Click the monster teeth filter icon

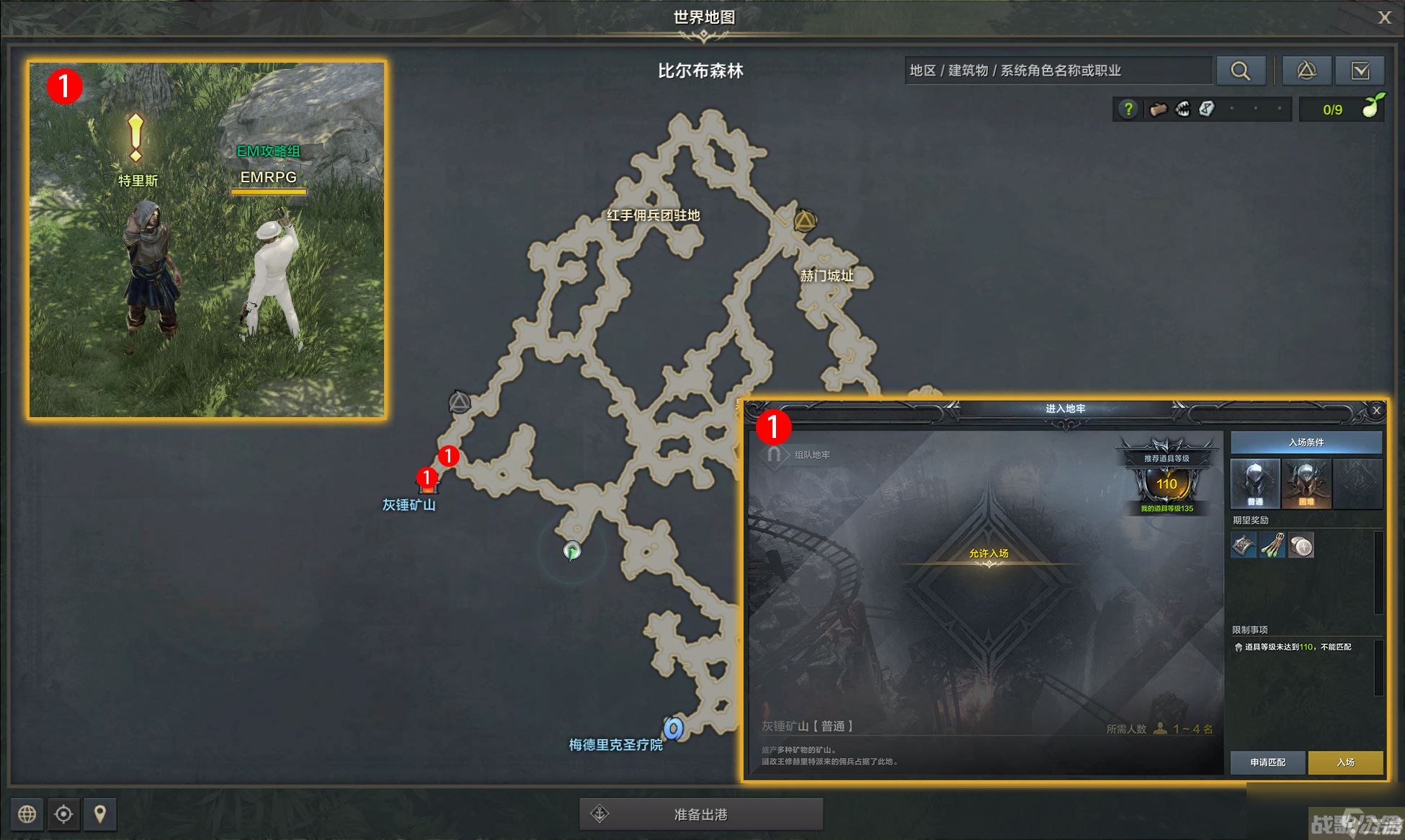(1182, 109)
